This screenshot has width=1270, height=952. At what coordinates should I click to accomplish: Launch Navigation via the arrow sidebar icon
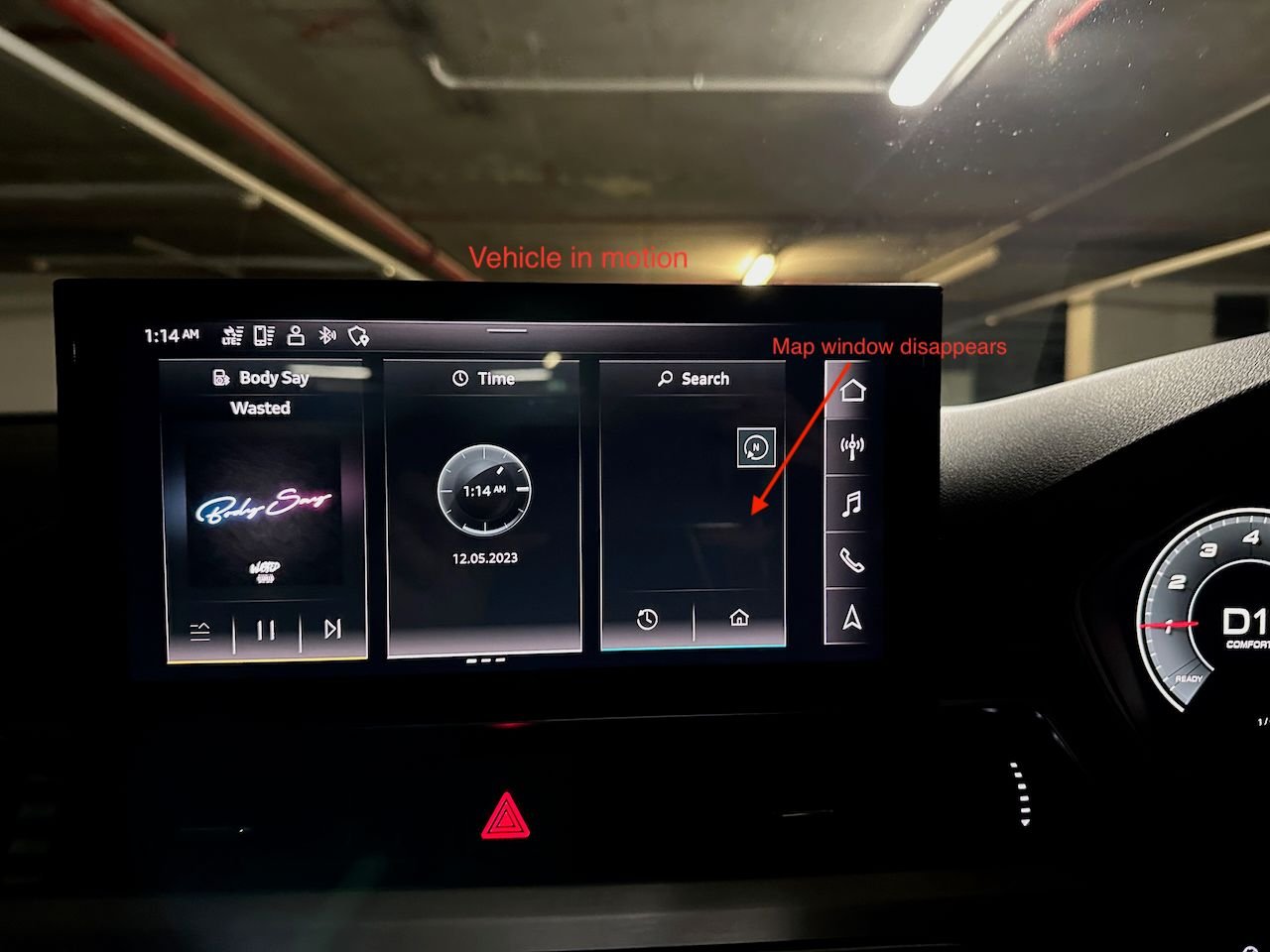click(x=851, y=617)
